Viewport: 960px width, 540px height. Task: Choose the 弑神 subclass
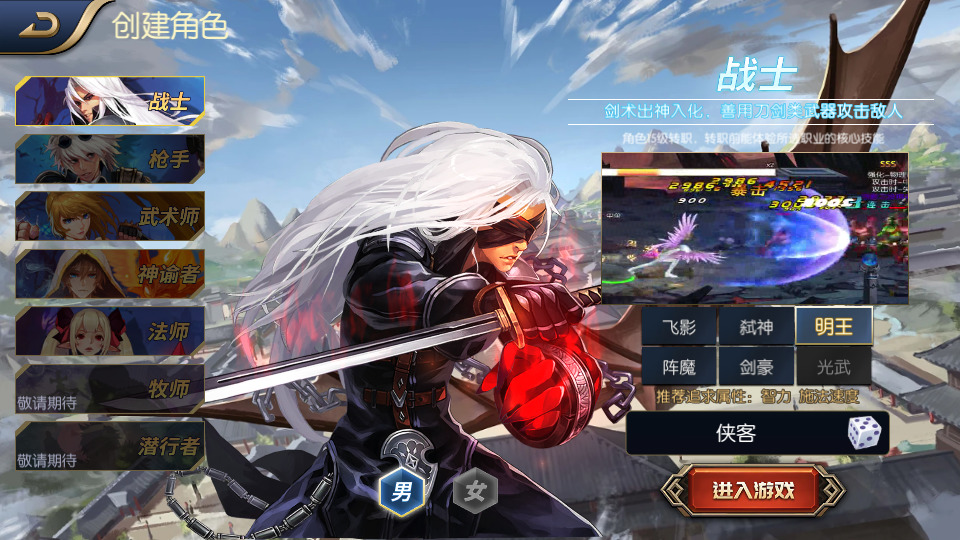756,326
